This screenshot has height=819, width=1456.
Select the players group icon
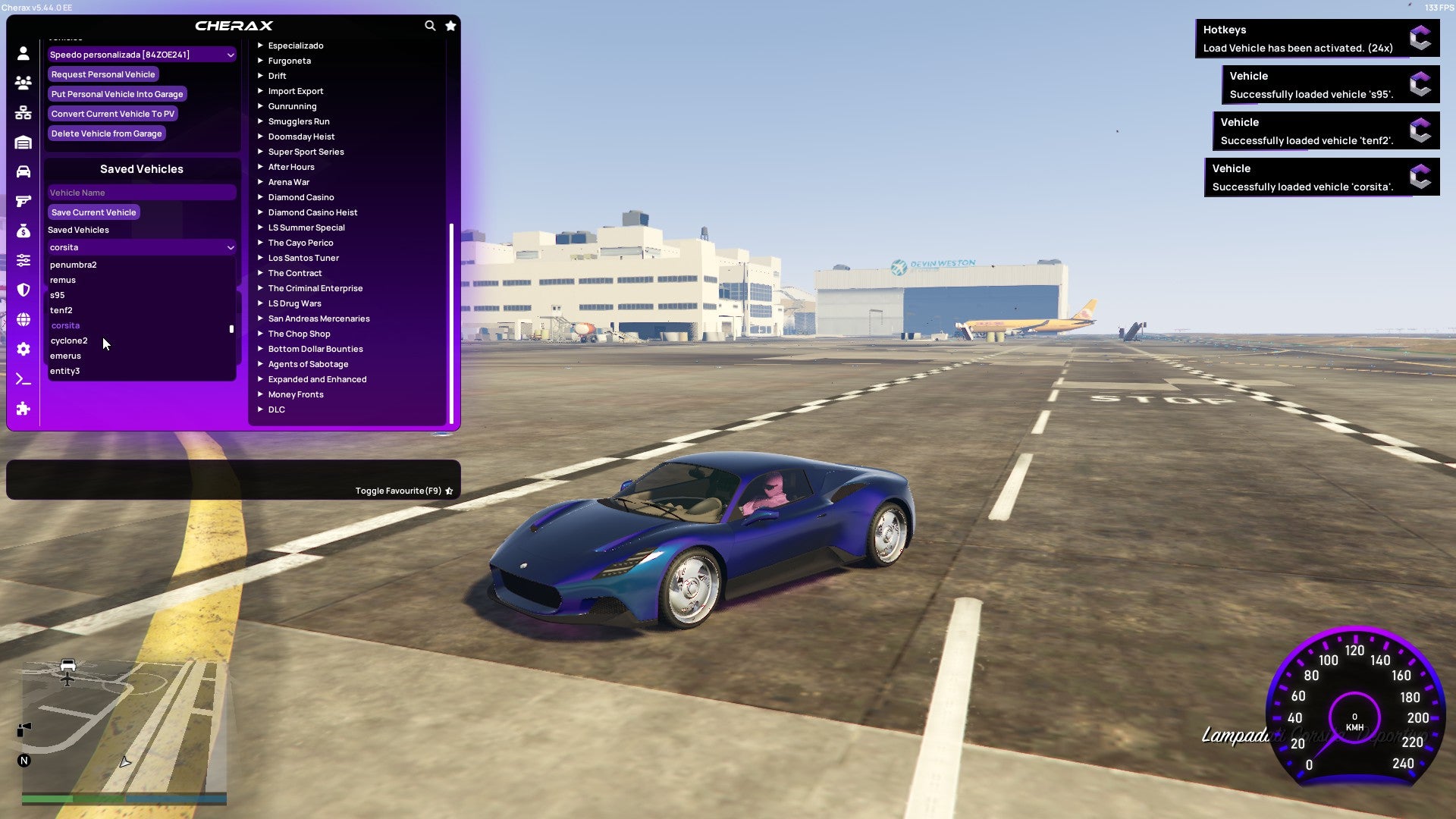pyautogui.click(x=23, y=82)
